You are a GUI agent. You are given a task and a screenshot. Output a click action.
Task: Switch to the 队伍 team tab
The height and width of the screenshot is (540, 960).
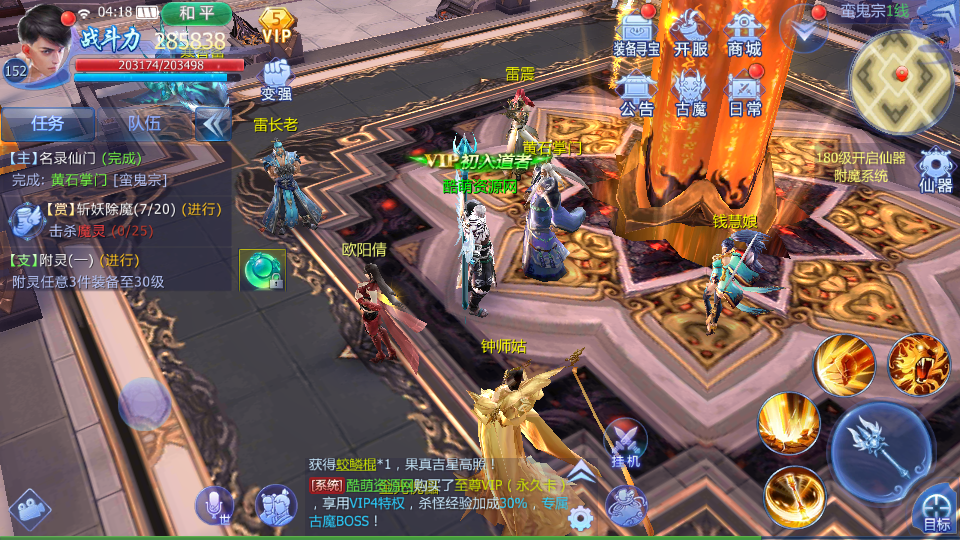pyautogui.click(x=144, y=123)
